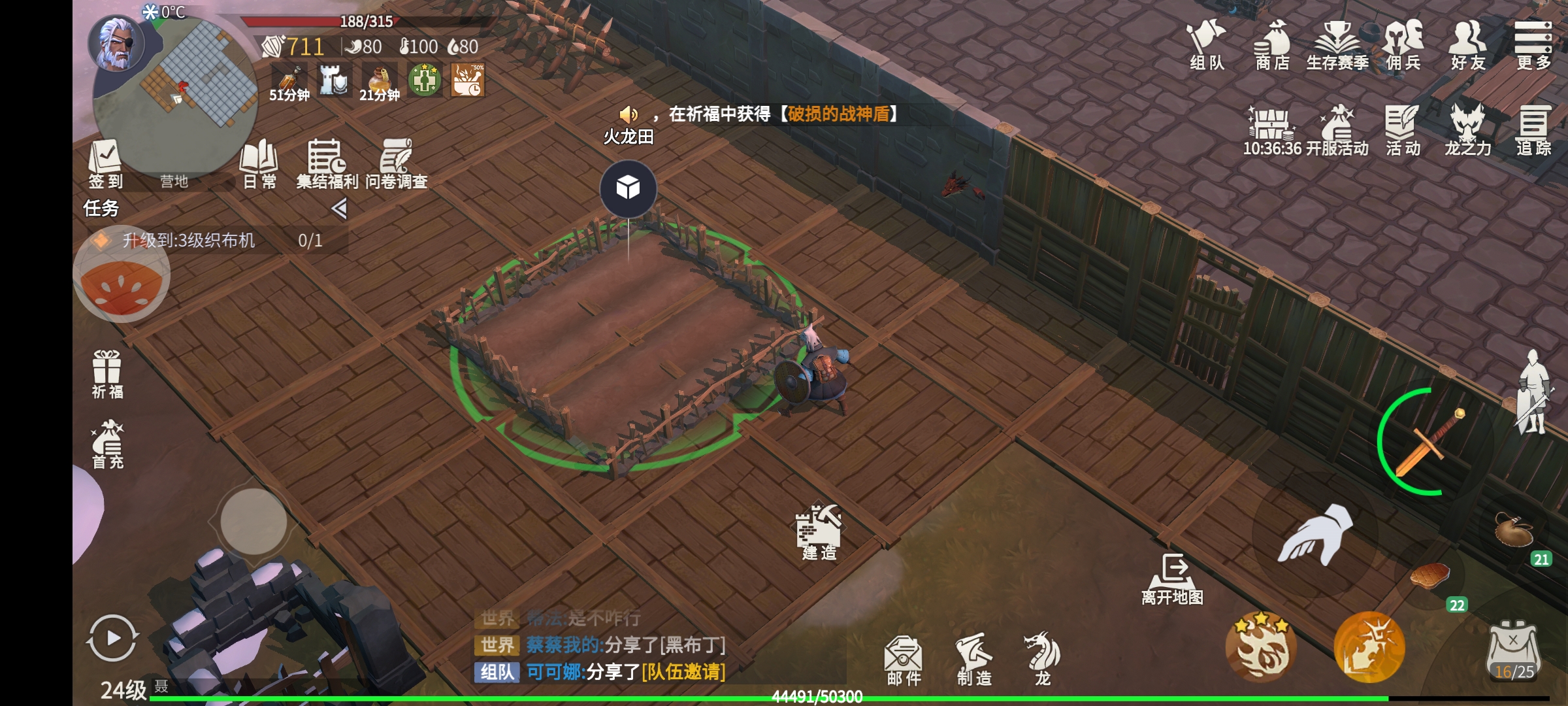The height and width of the screenshot is (706, 1568).
Task: Open the 龙之力 dragon power menu
Action: tap(1467, 131)
